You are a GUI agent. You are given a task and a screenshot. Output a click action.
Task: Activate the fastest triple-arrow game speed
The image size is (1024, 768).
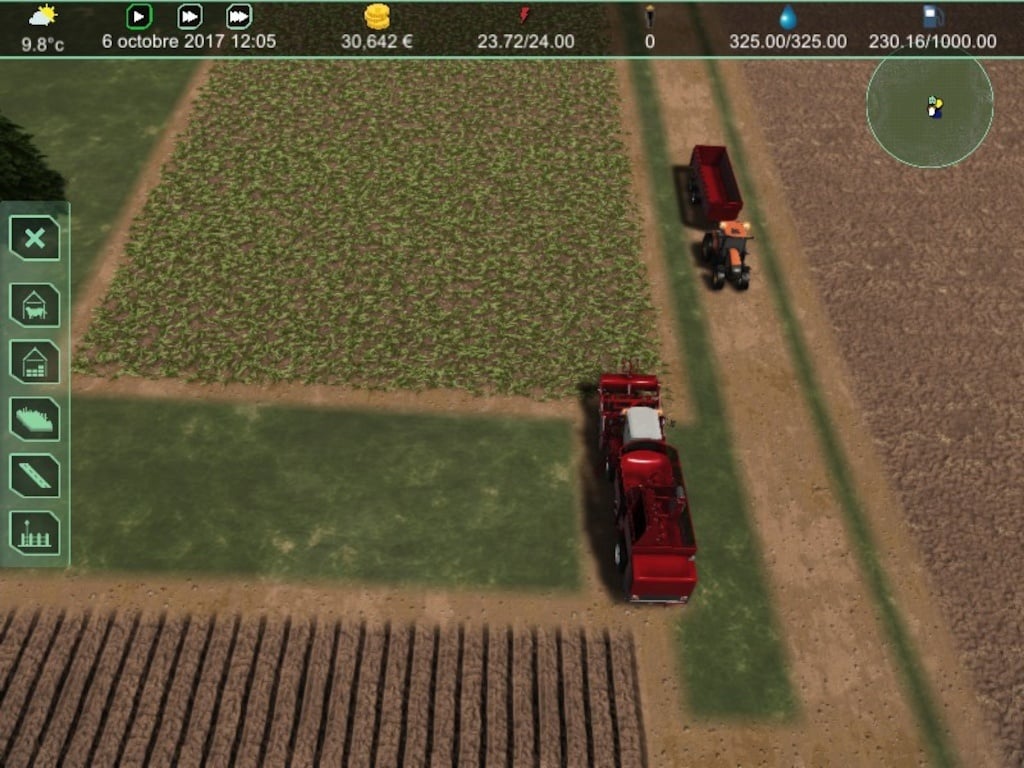tap(239, 16)
